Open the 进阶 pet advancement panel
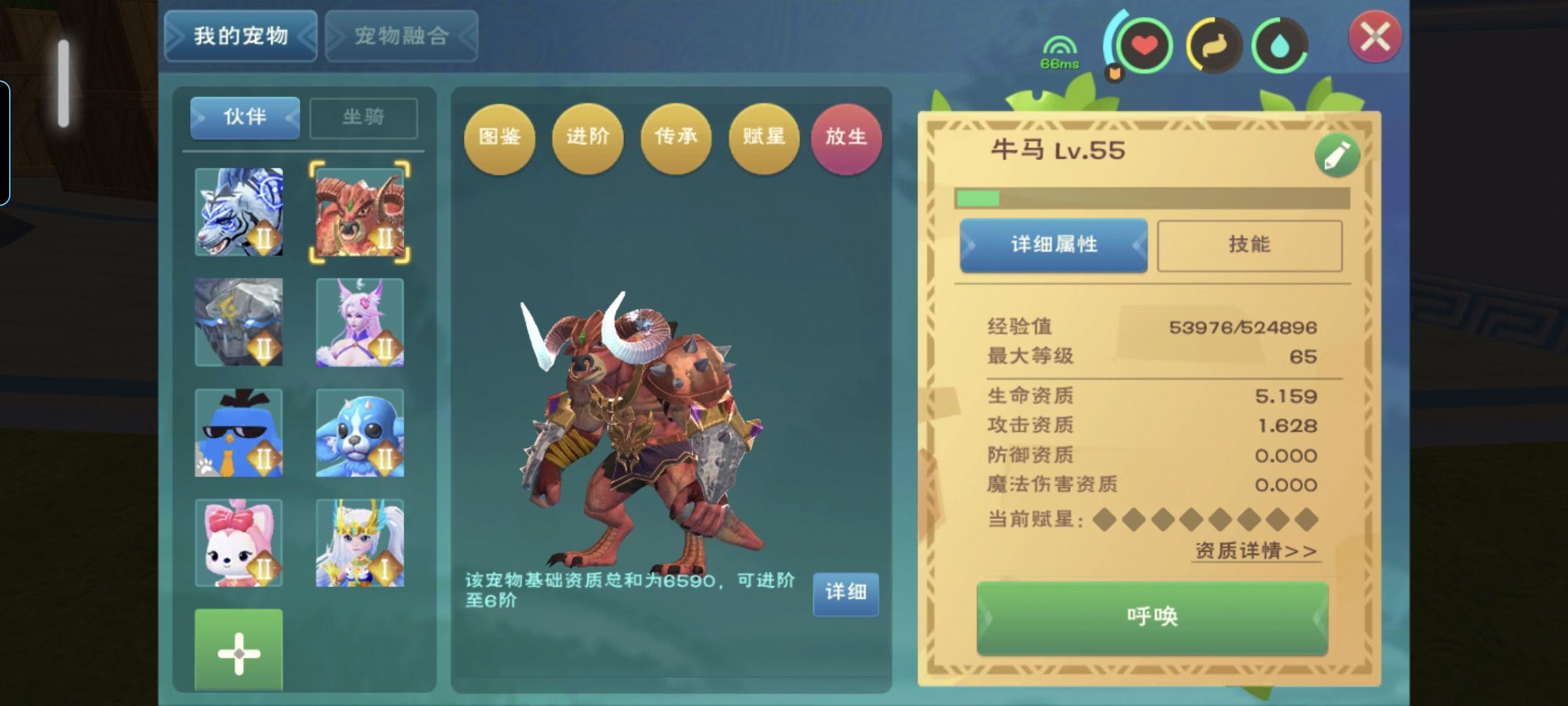The width and height of the screenshot is (1568, 706). 588,139
